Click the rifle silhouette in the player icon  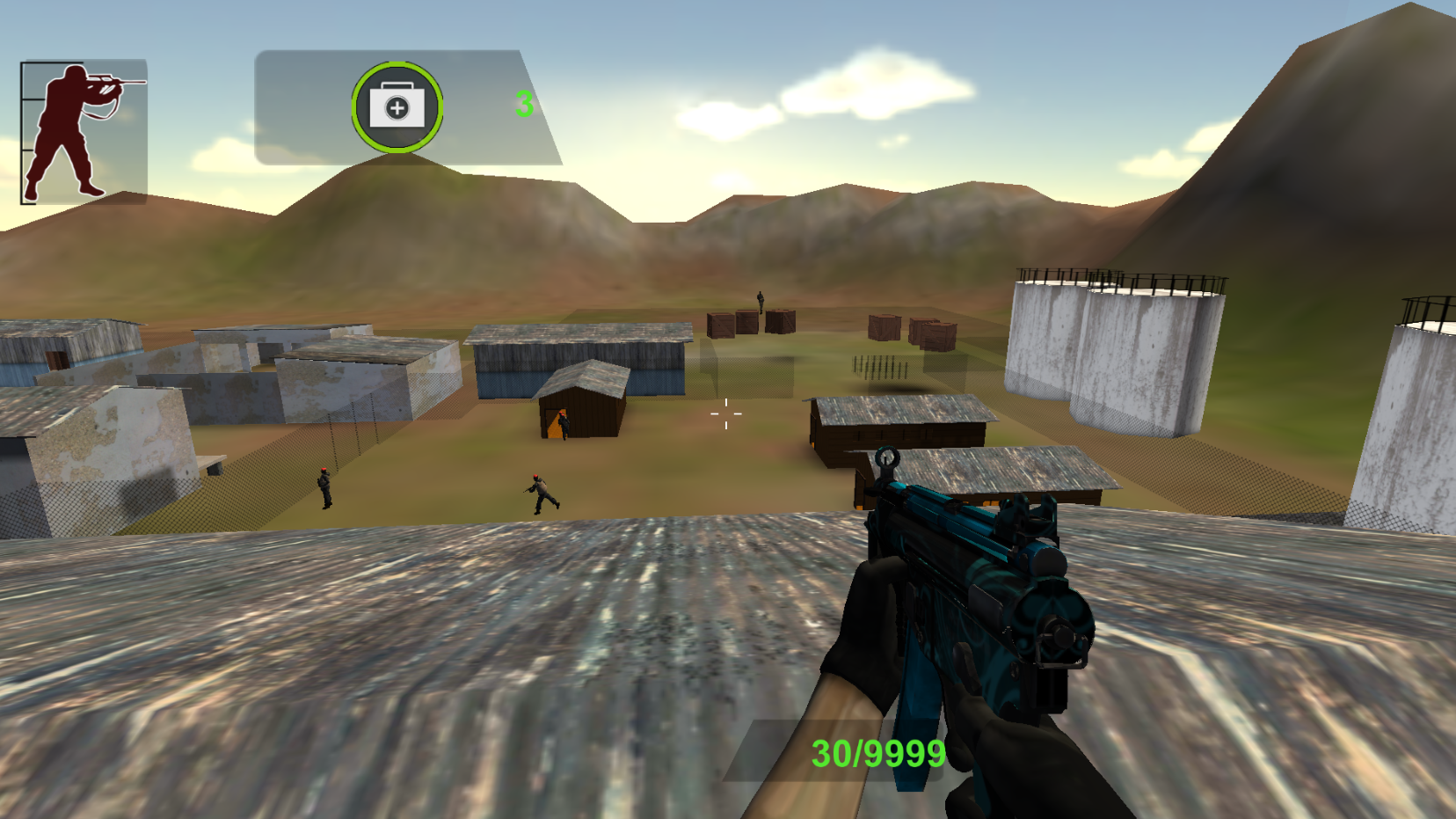click(x=114, y=81)
